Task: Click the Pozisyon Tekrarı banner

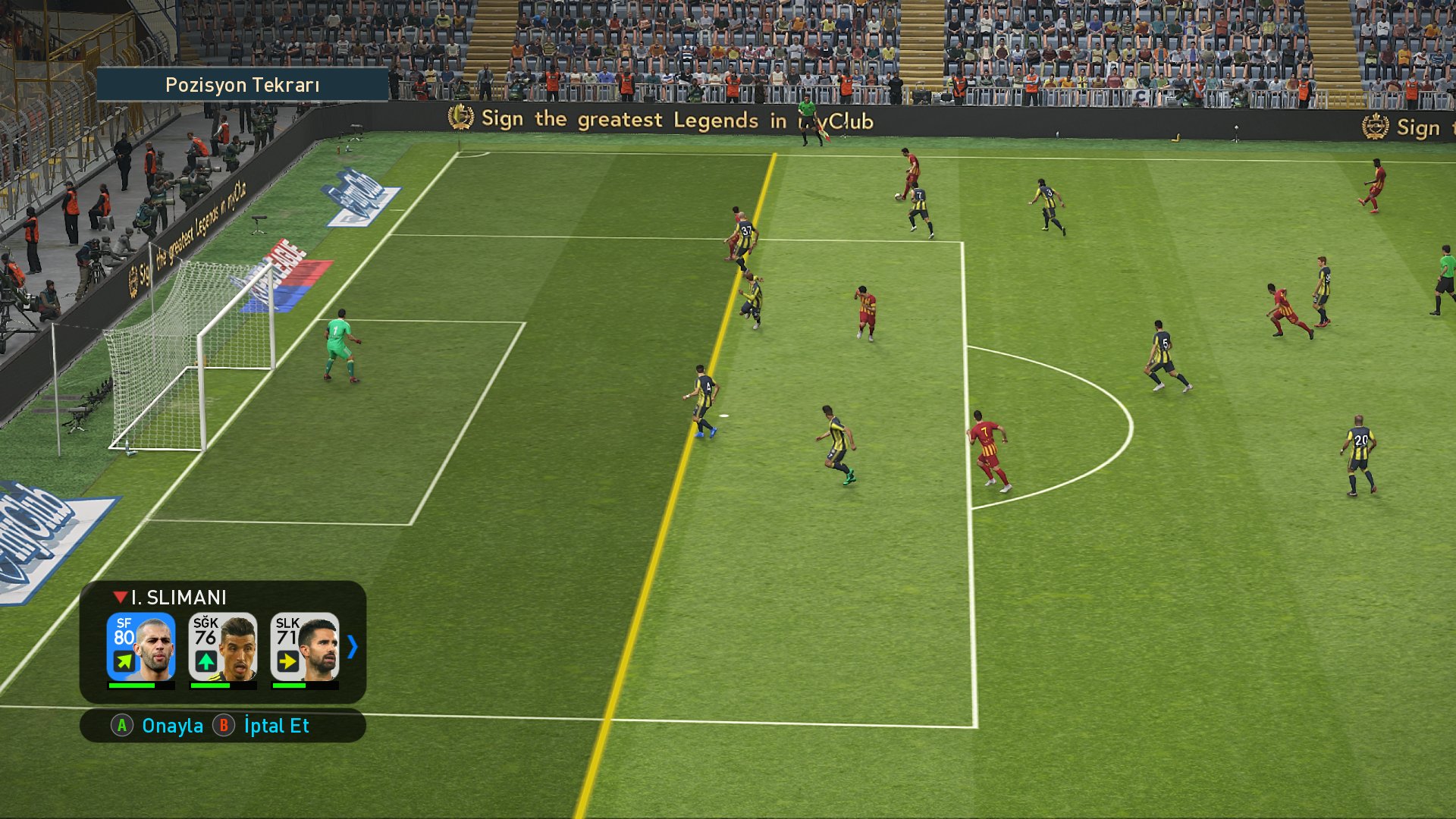Action: (243, 85)
